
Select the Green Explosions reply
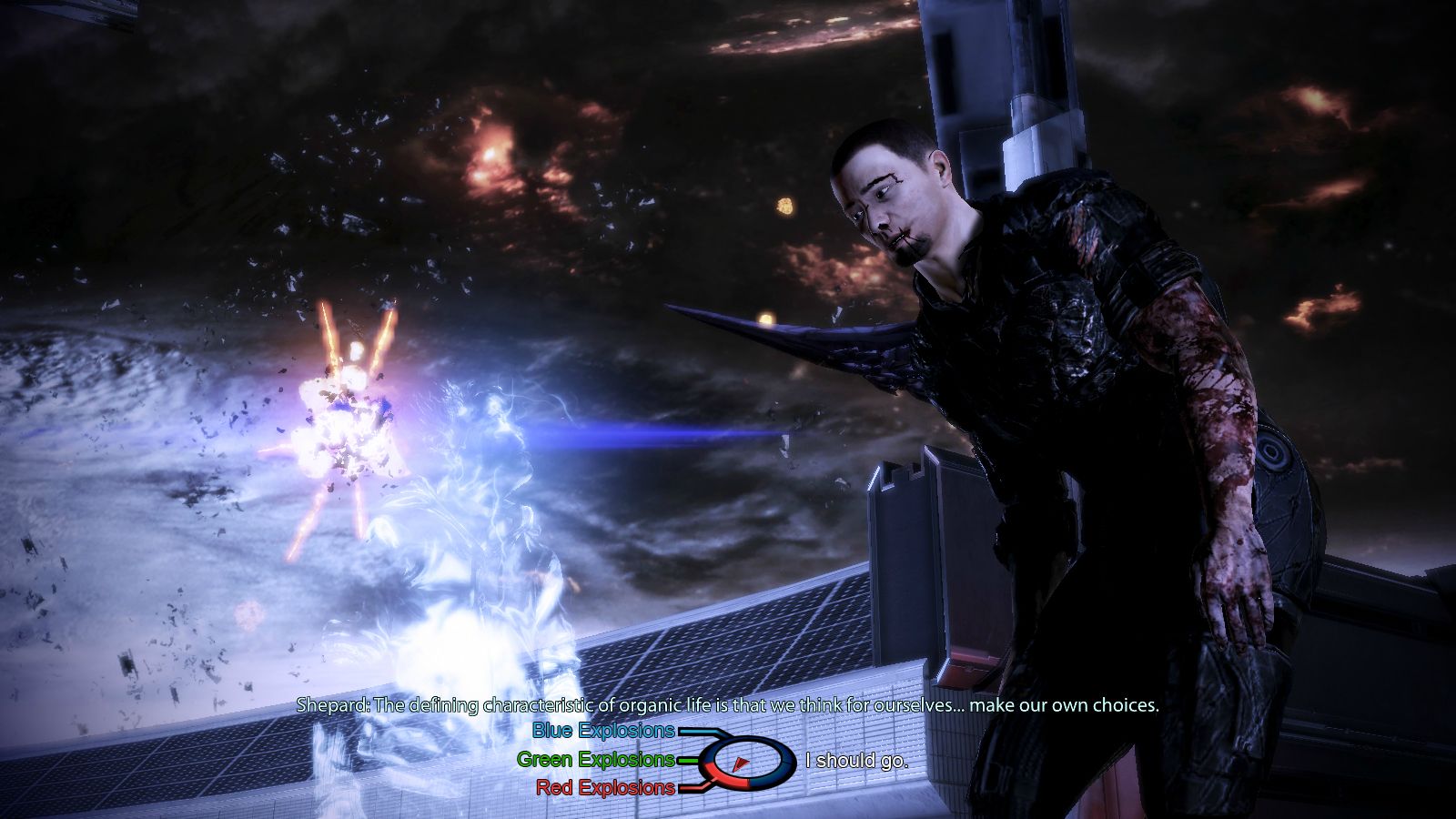(x=595, y=759)
